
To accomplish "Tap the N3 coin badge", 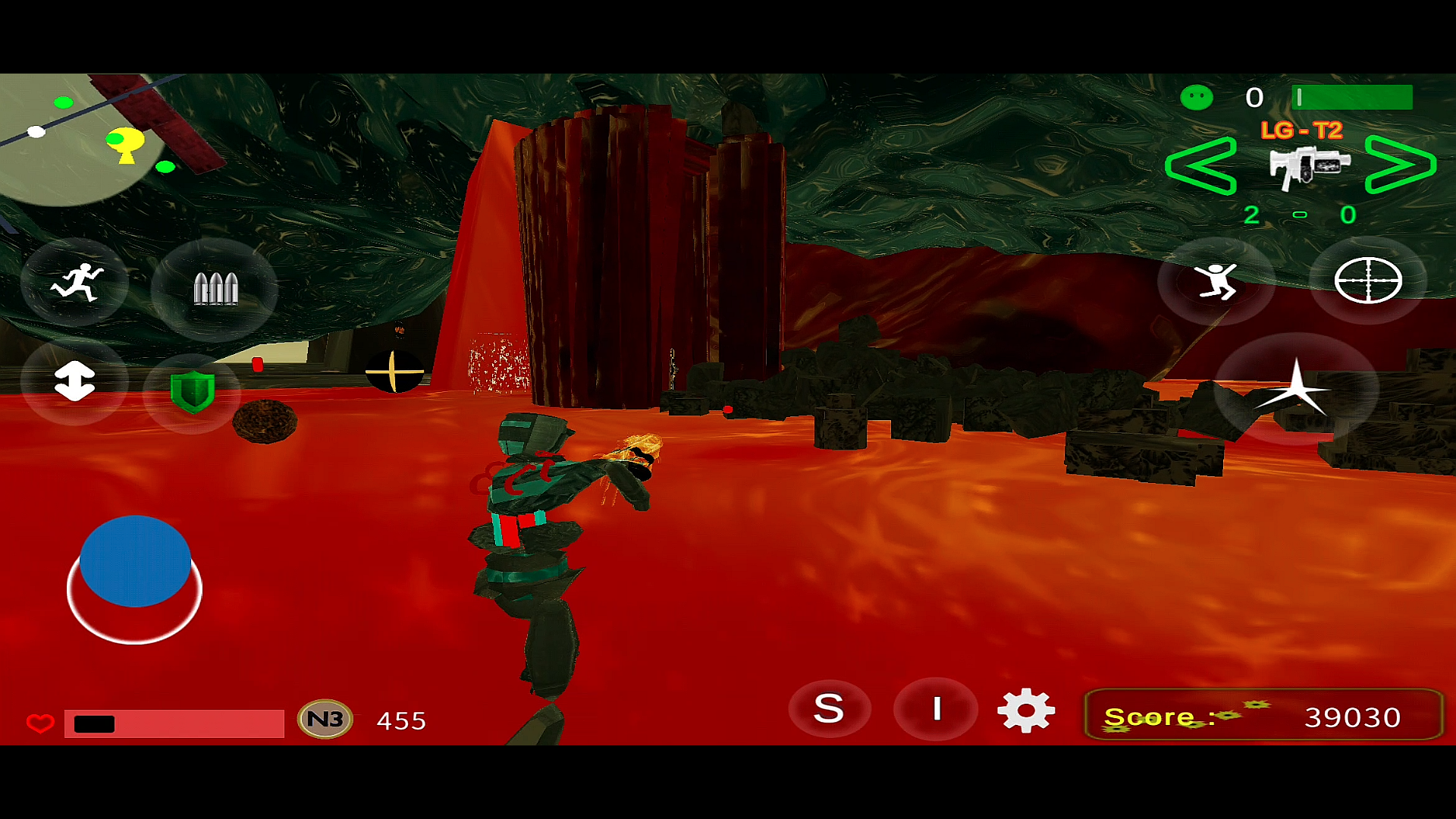I will (325, 719).
